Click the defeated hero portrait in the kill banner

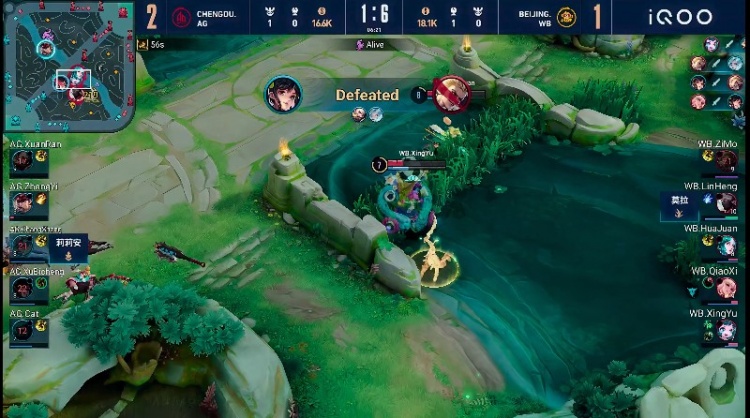click(x=447, y=95)
